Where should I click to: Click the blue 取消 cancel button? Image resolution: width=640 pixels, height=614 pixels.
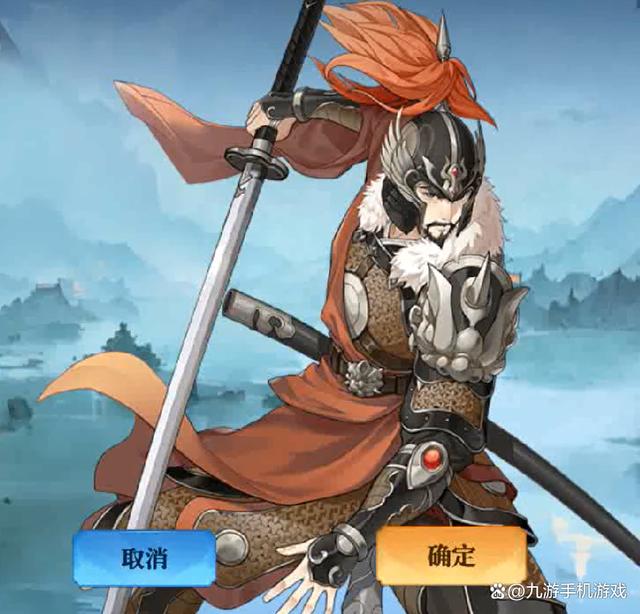(x=144, y=557)
